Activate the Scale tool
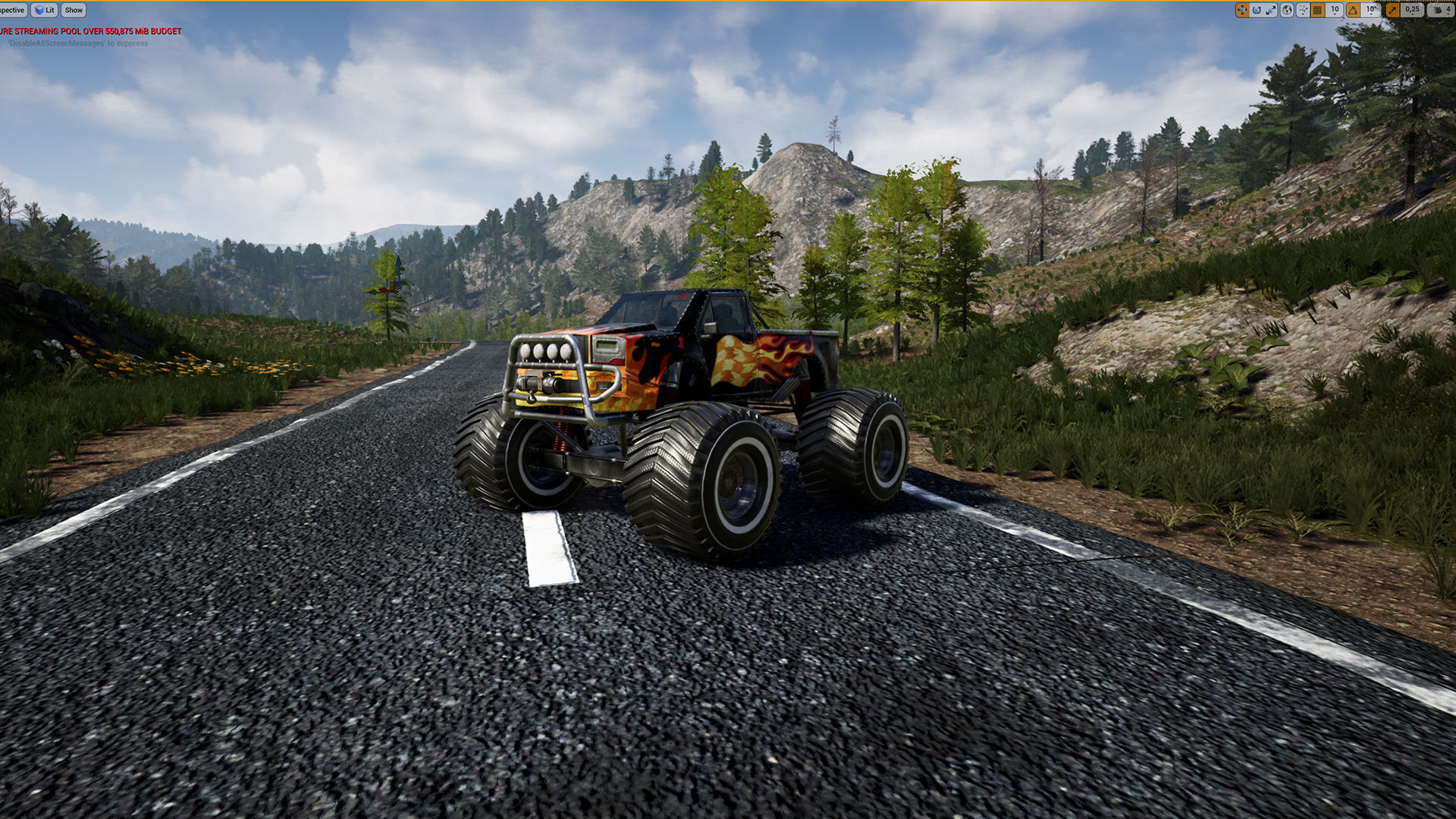The image size is (1456, 819). pos(1271,10)
